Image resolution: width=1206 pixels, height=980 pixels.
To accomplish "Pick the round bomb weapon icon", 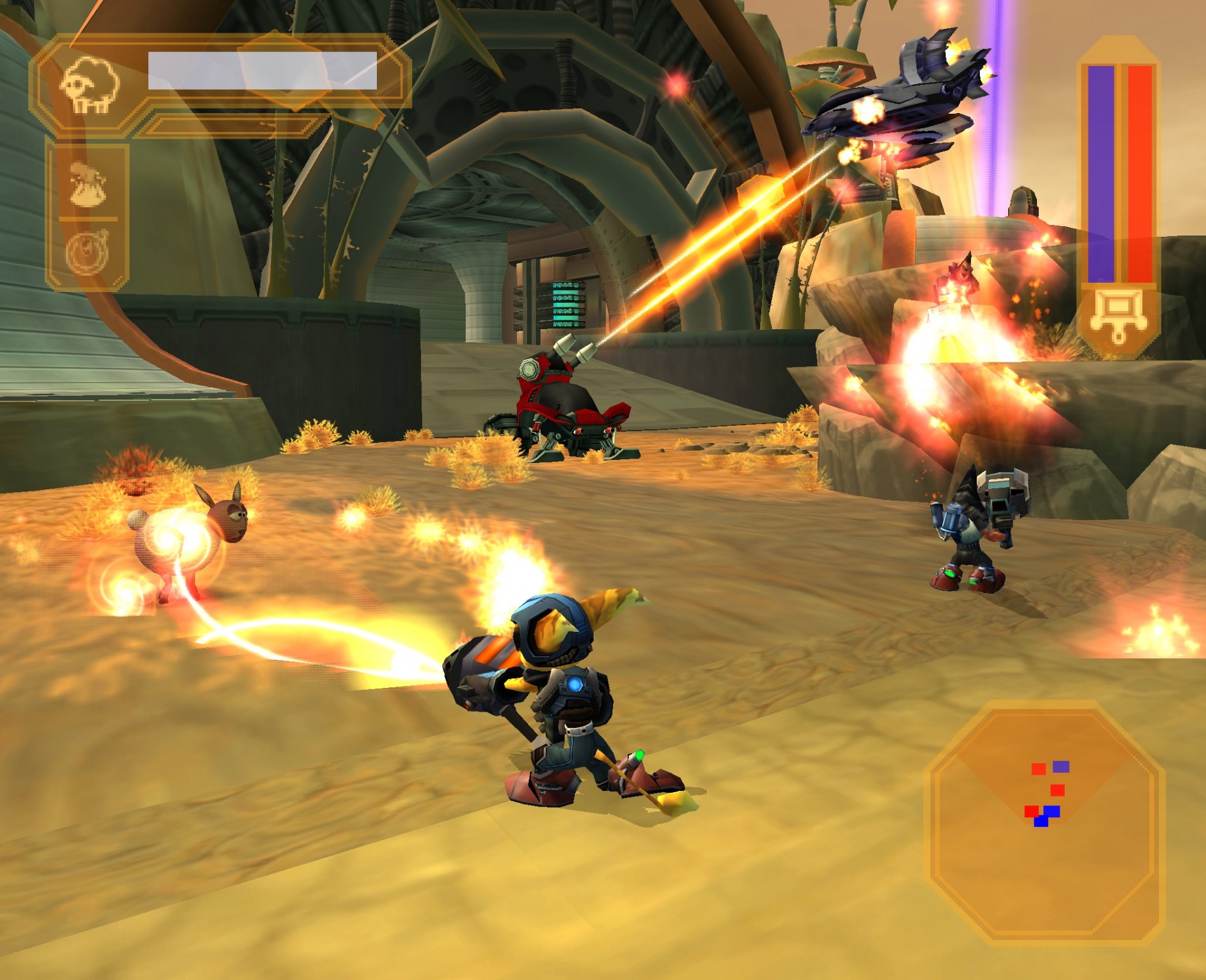I will click(x=88, y=253).
